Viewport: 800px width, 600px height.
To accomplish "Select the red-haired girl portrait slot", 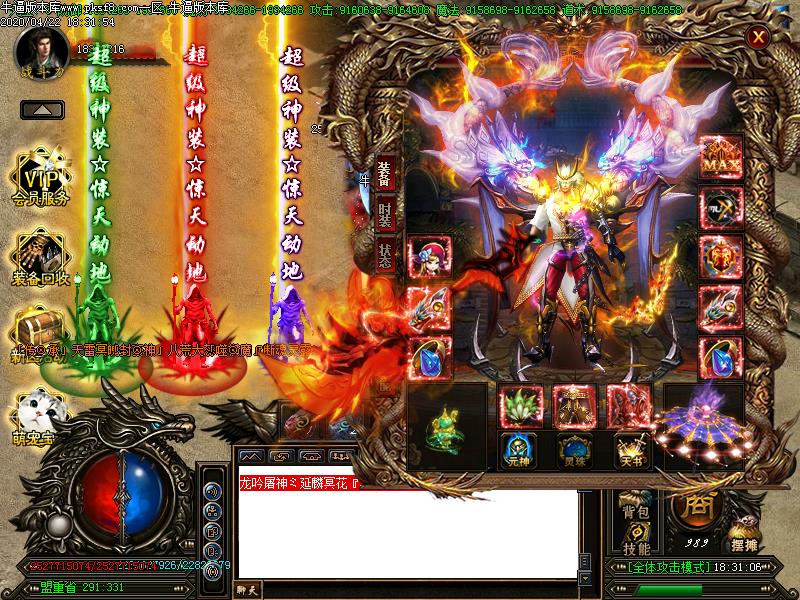I will [430, 257].
